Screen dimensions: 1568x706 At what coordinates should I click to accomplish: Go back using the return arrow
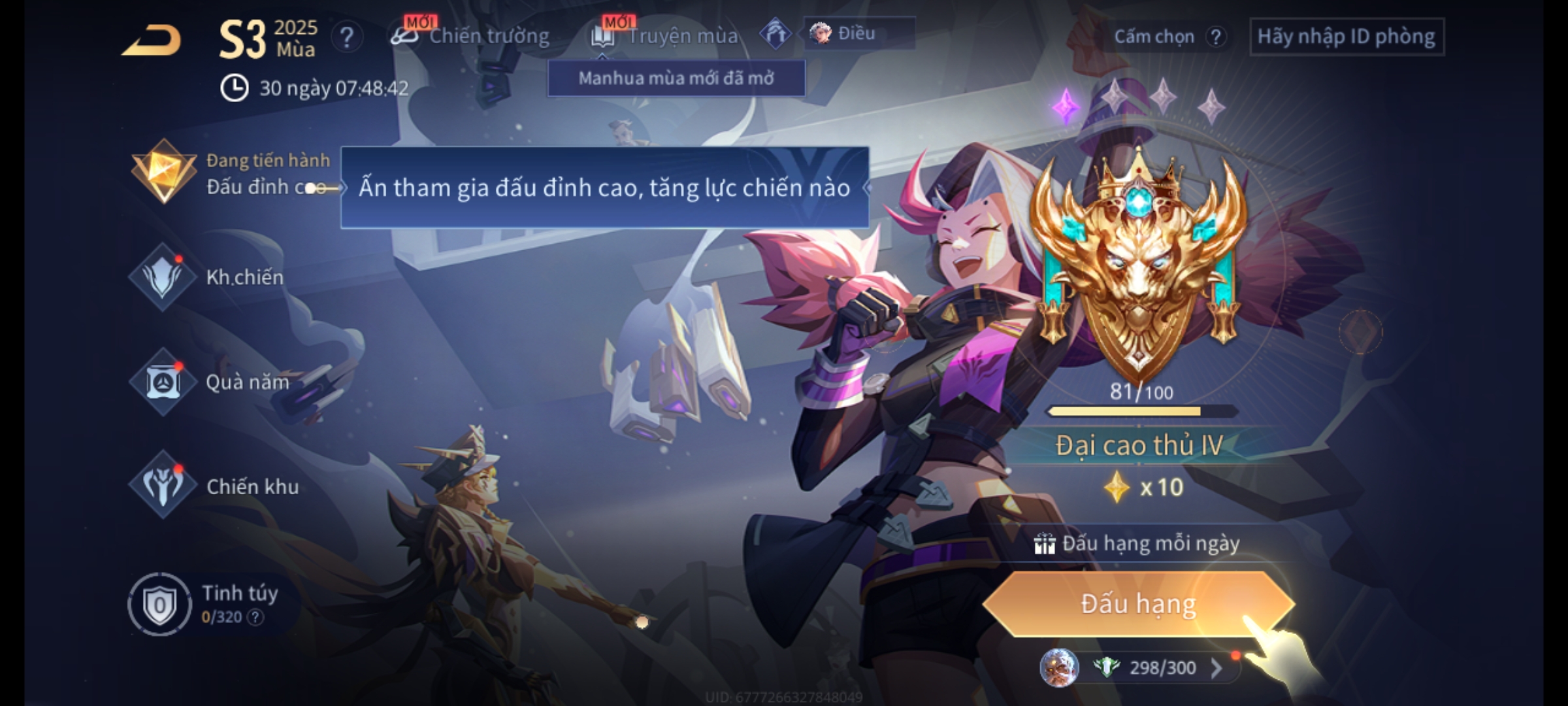pos(152,41)
